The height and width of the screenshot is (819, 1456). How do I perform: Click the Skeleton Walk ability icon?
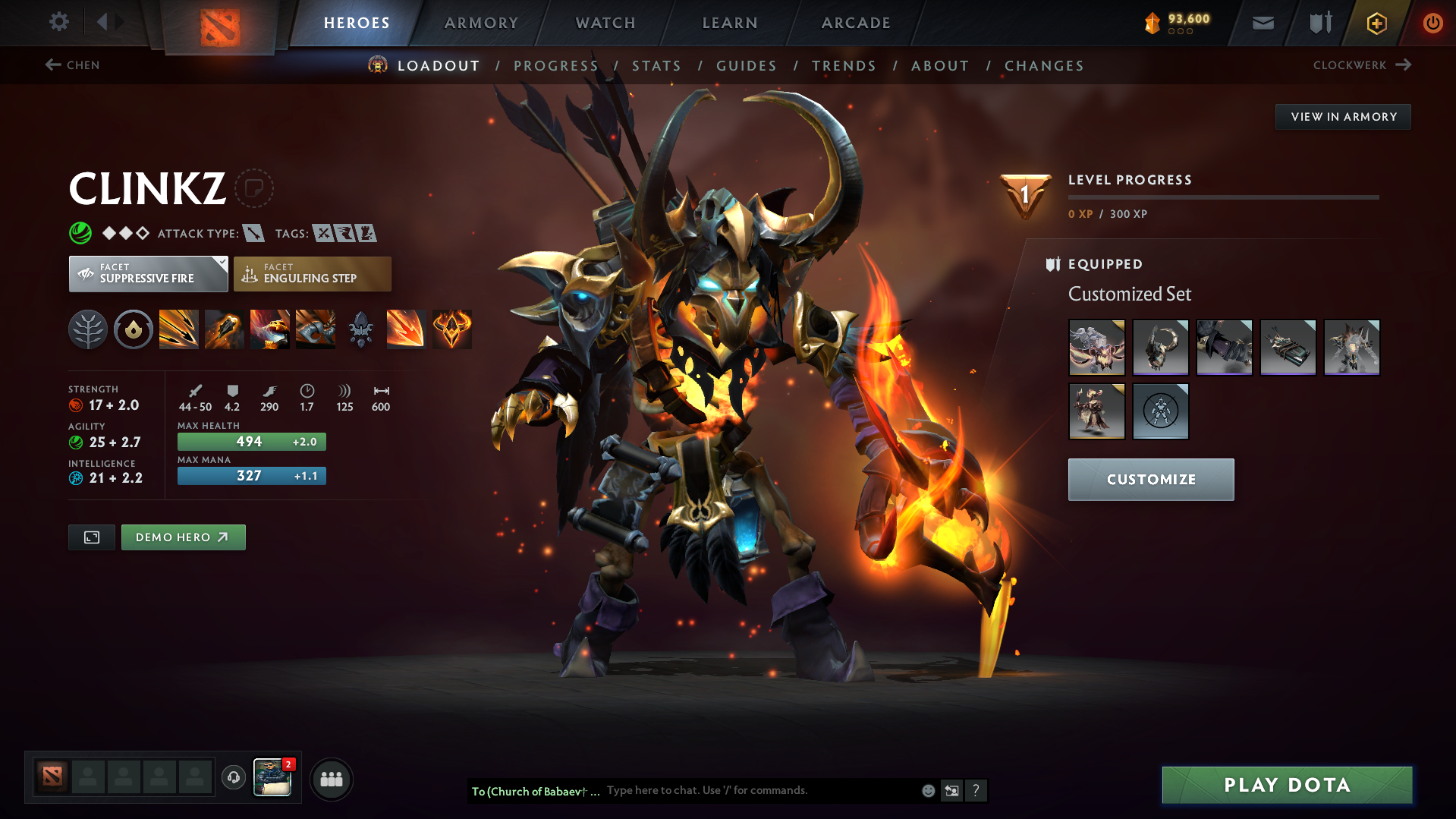(316, 329)
